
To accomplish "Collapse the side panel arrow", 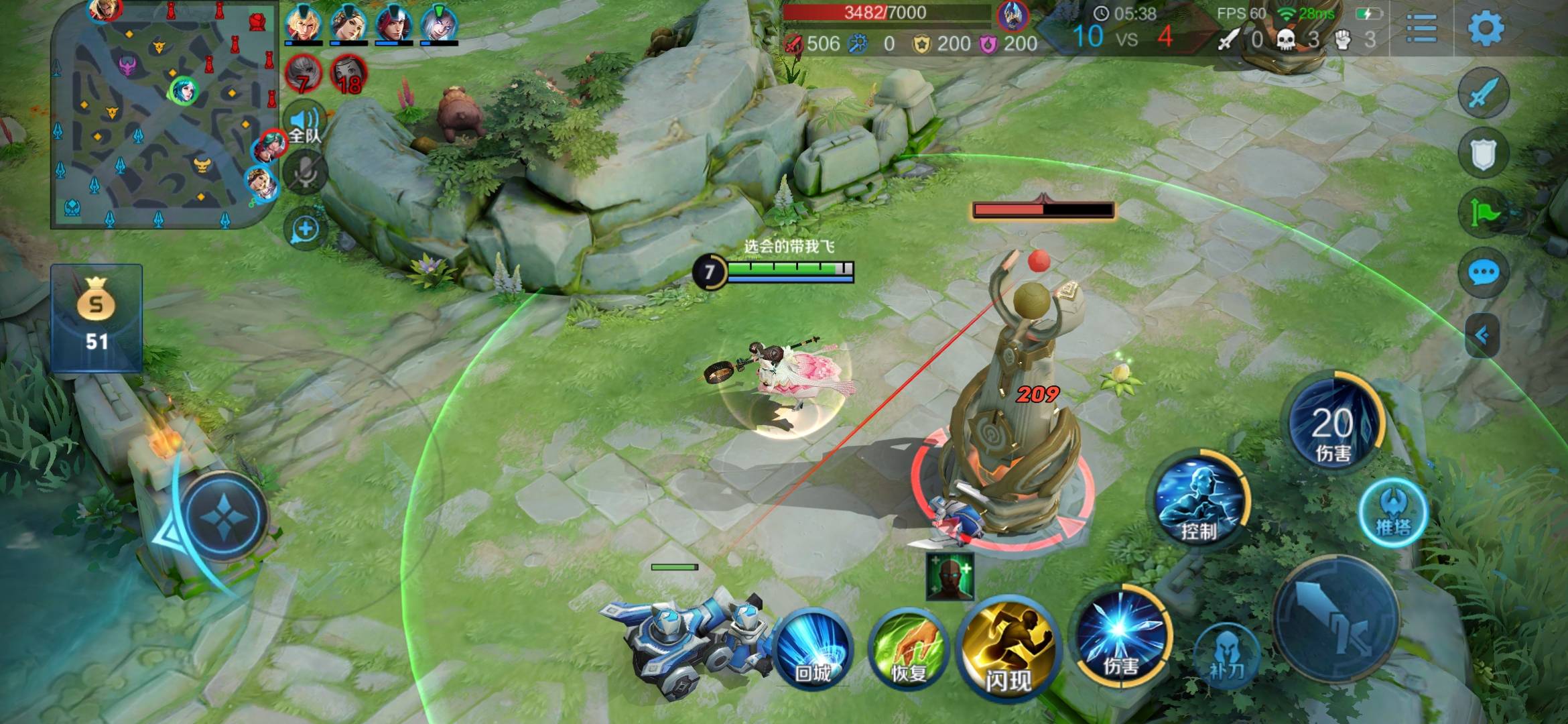I will 1482,335.
